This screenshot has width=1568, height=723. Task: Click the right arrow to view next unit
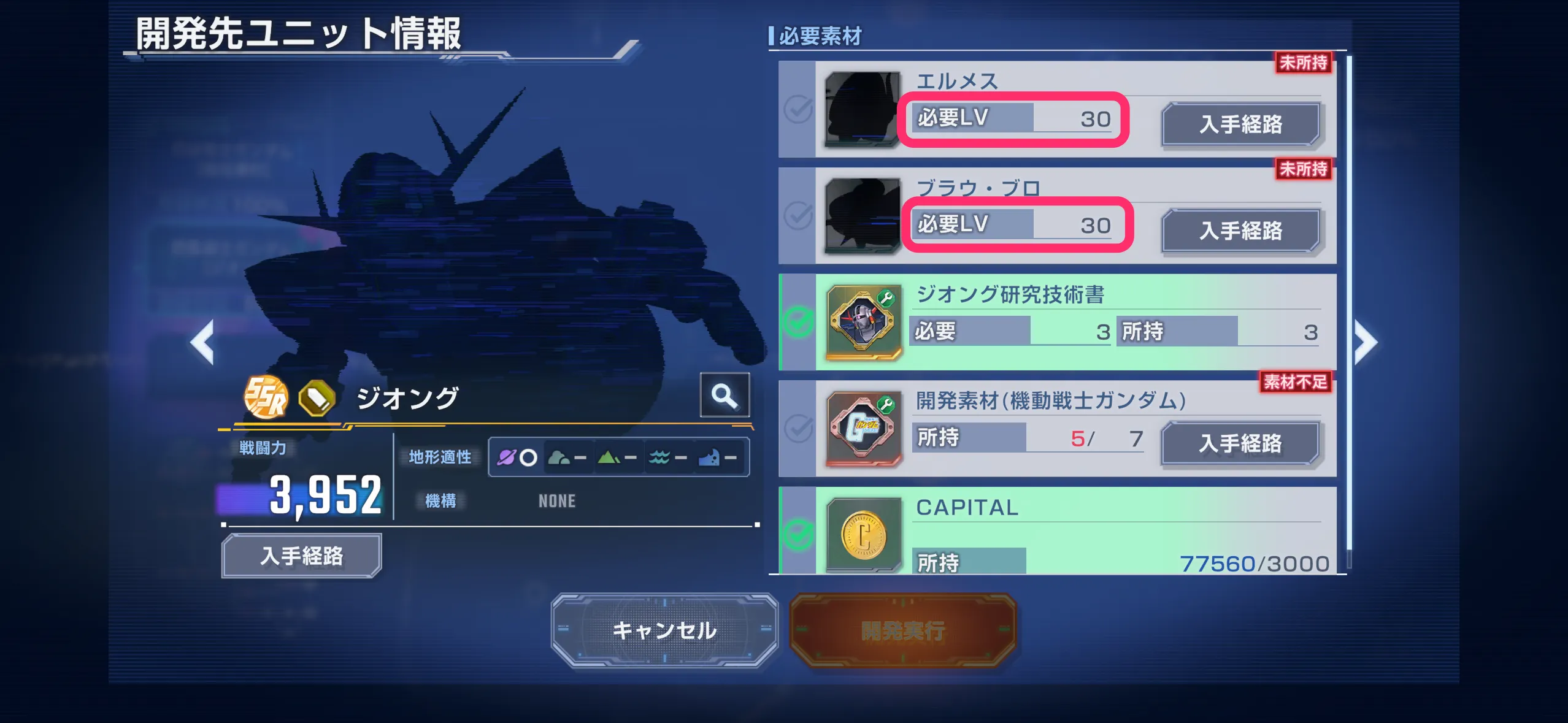(x=1366, y=342)
